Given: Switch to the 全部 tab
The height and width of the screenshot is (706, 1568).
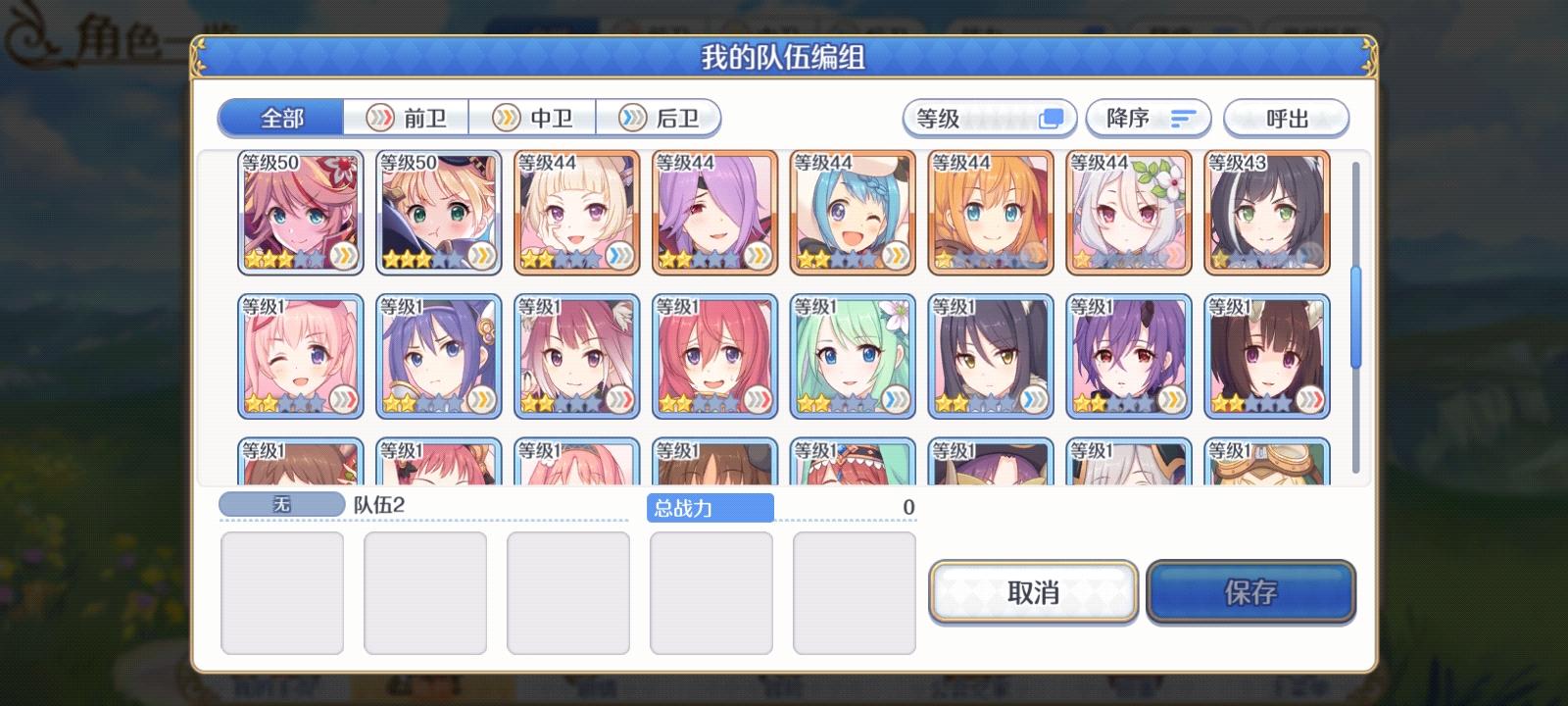Looking at the screenshot, I should click(277, 118).
